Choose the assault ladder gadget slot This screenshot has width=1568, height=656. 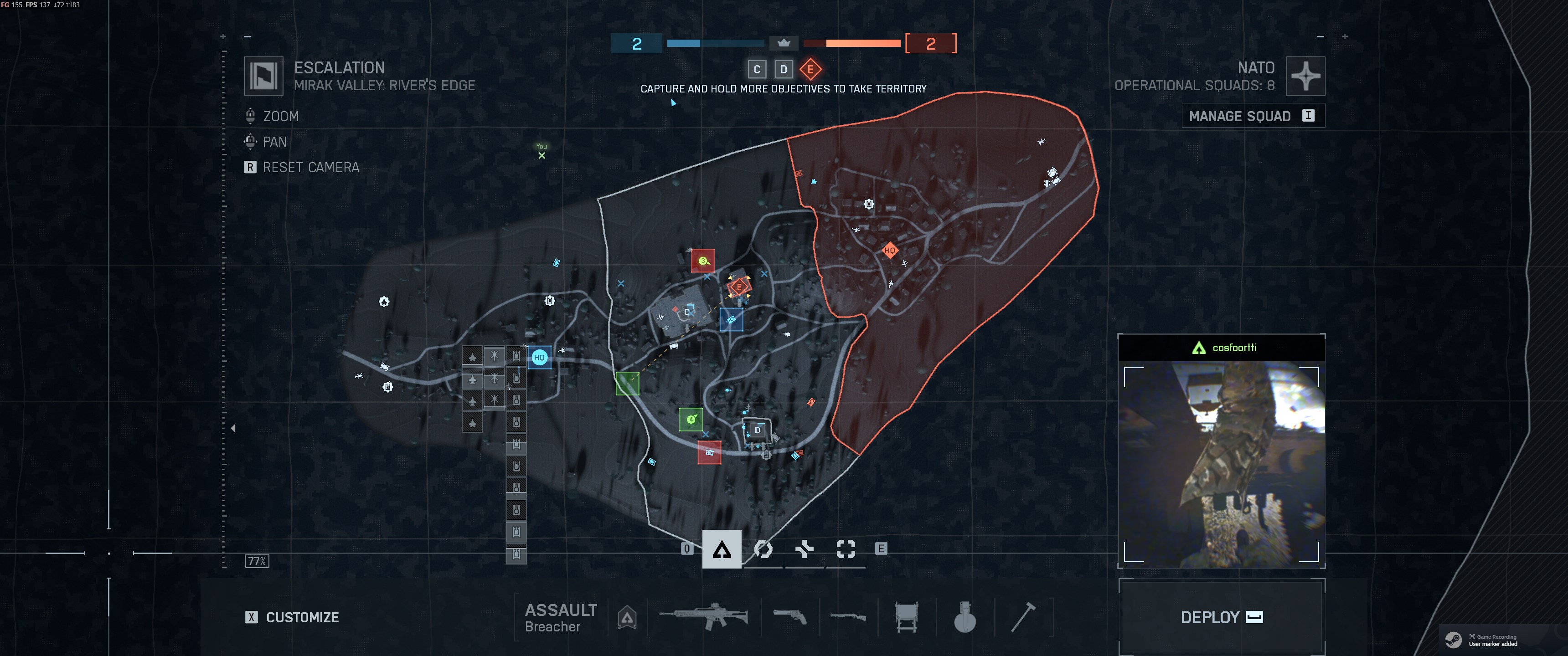[x=906, y=616]
